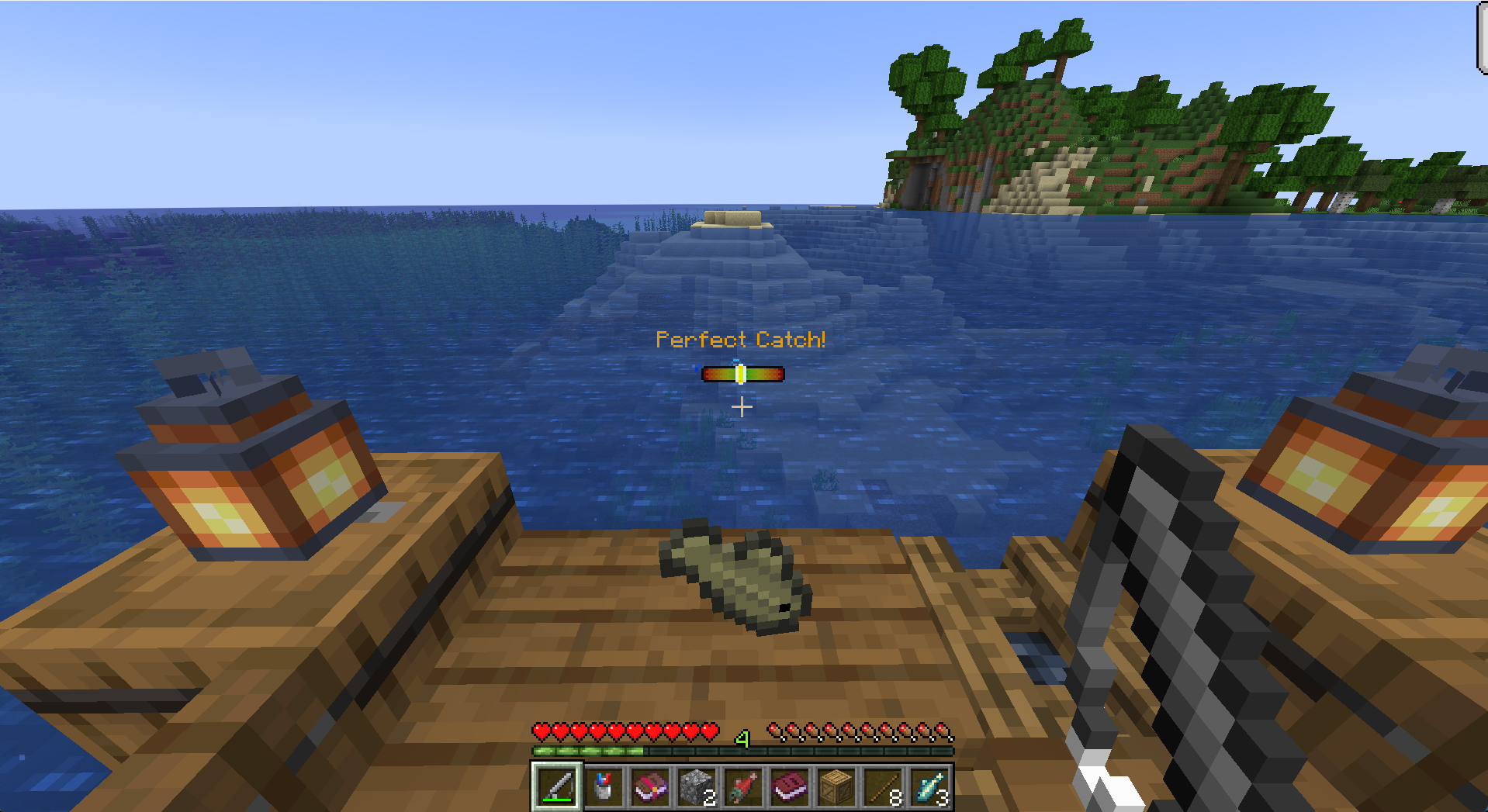Screen dimensions: 1488x812
Task: Select the fish bucket hotbar slot
Action: pos(603,787)
